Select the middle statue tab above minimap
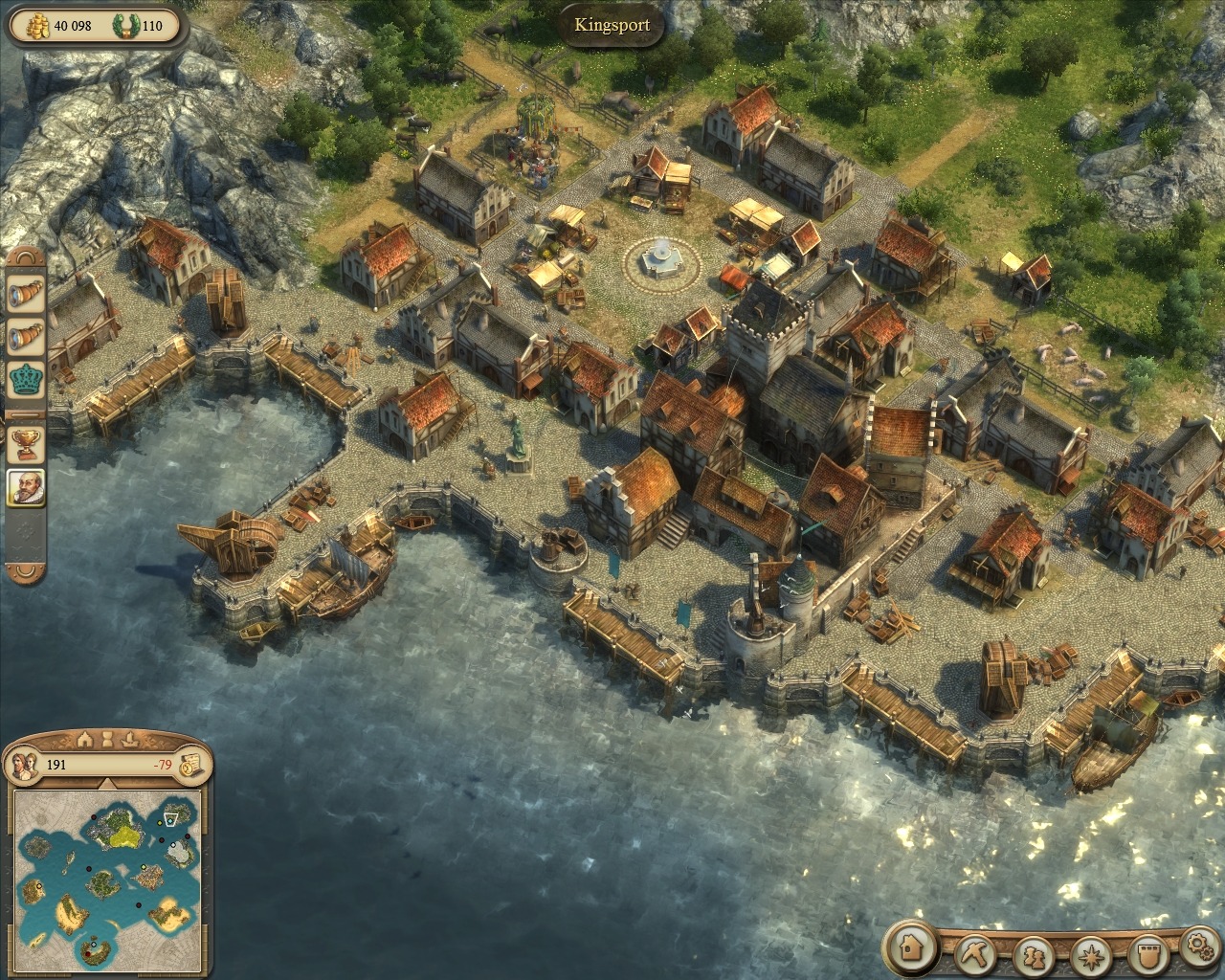The image size is (1225, 980). point(108,739)
